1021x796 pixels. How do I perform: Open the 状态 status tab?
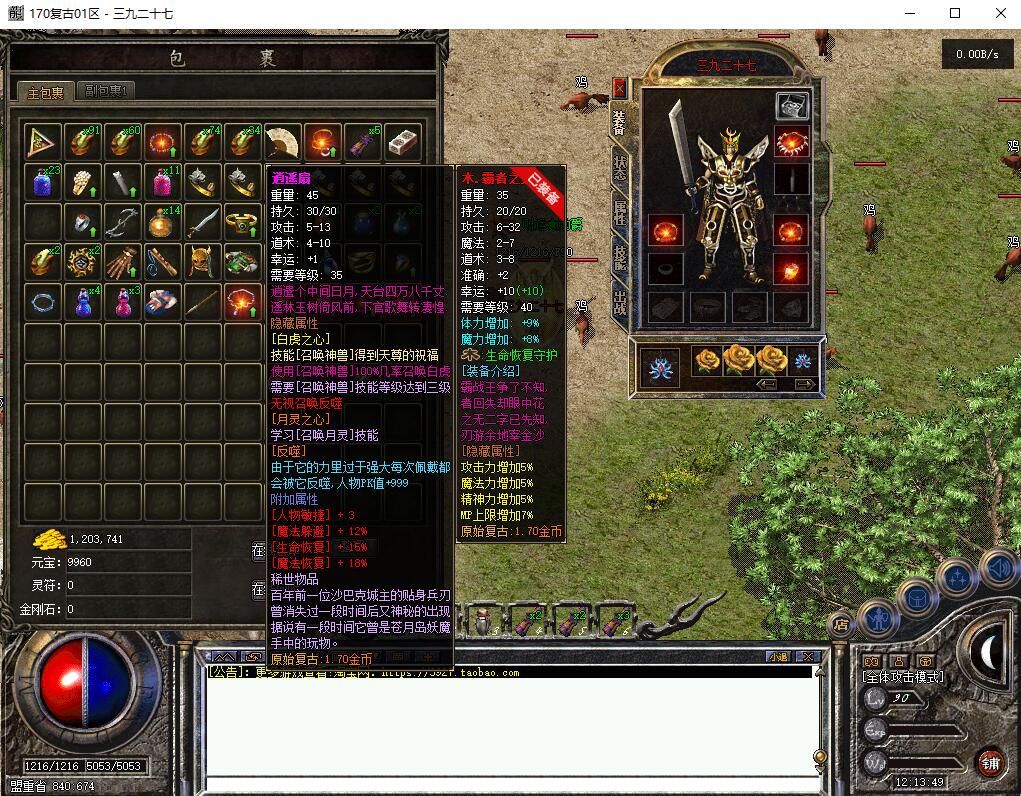coord(620,168)
